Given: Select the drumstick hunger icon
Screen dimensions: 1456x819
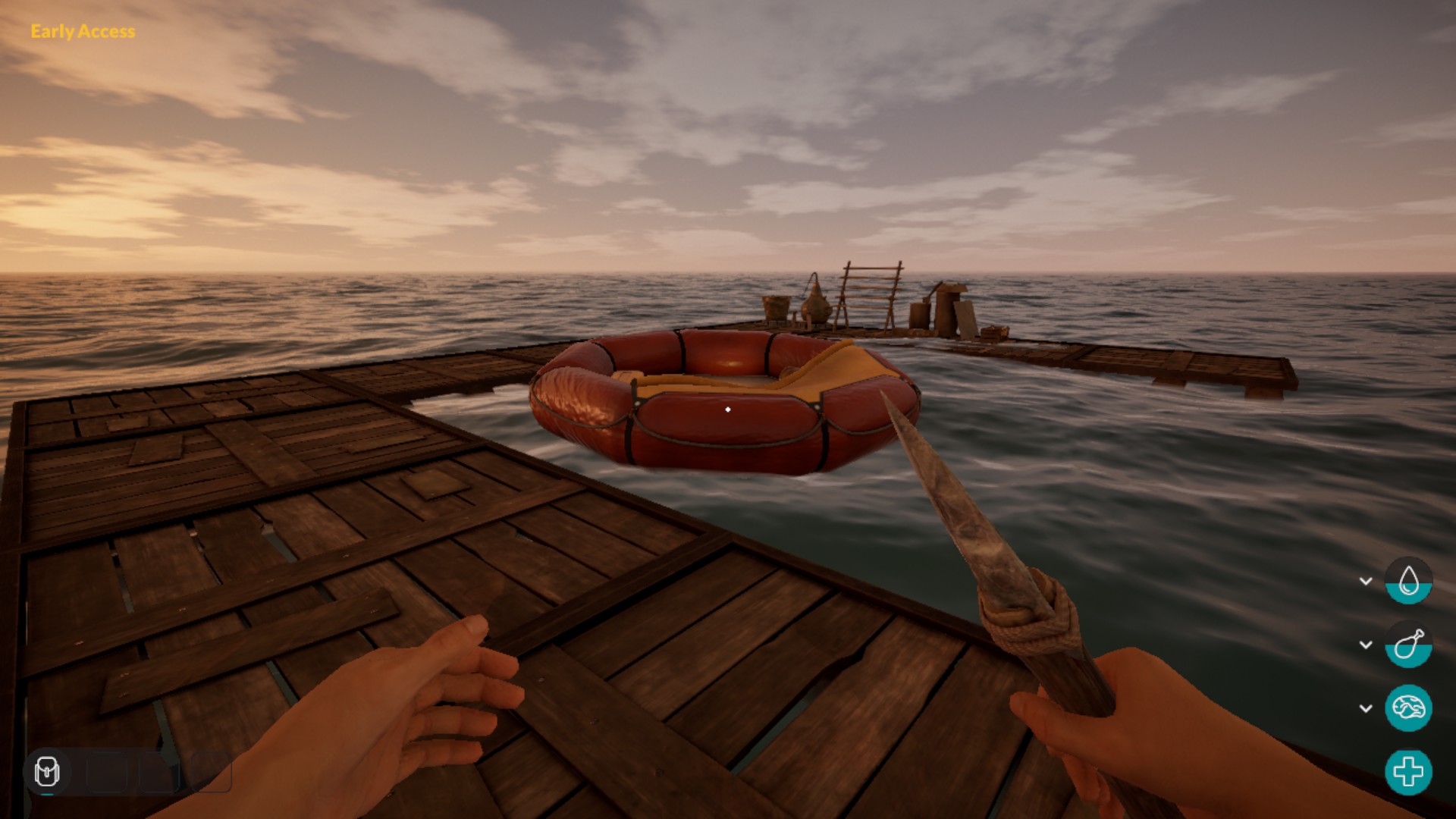Looking at the screenshot, I should (x=1408, y=645).
